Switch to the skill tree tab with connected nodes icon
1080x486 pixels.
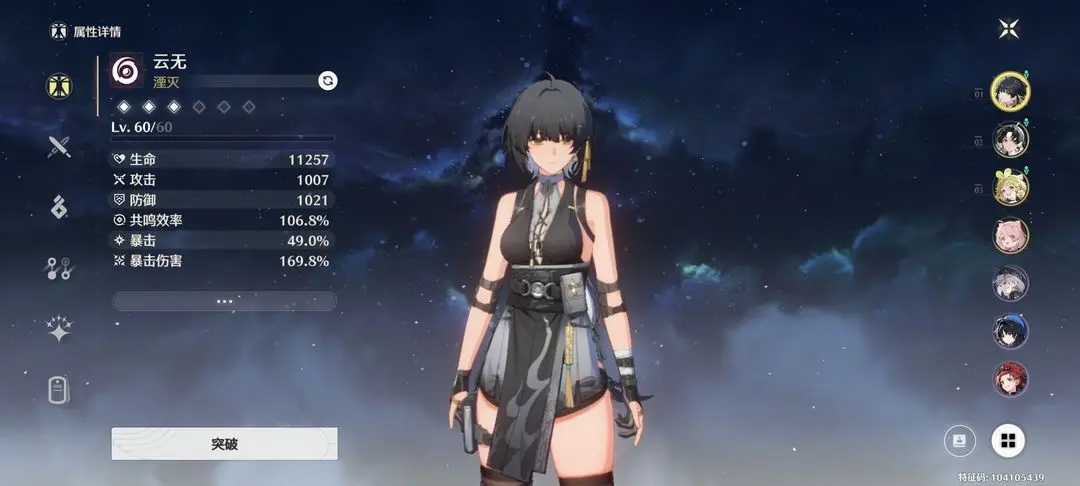[59, 268]
